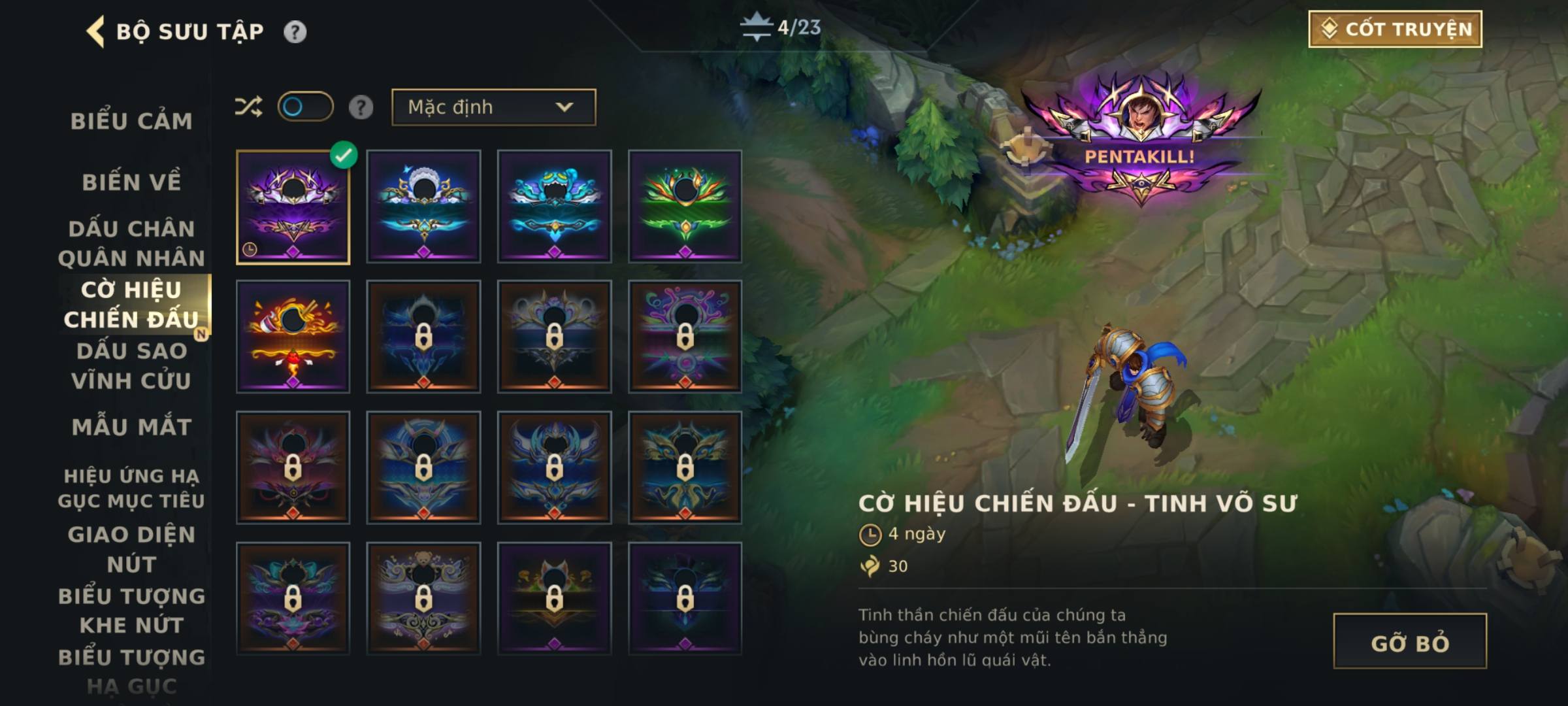This screenshot has width=1568, height=706.
Task: Open the Mặc định sort dropdown
Action: 493,107
